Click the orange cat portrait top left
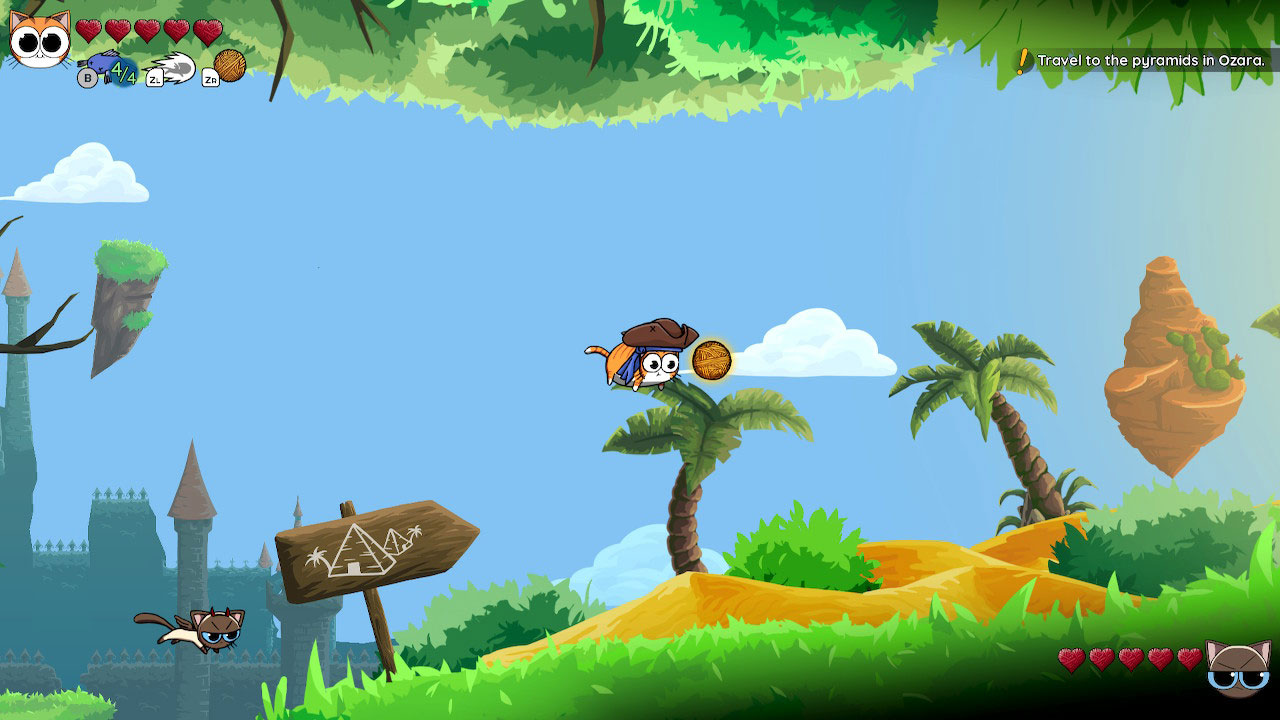 coord(38,40)
